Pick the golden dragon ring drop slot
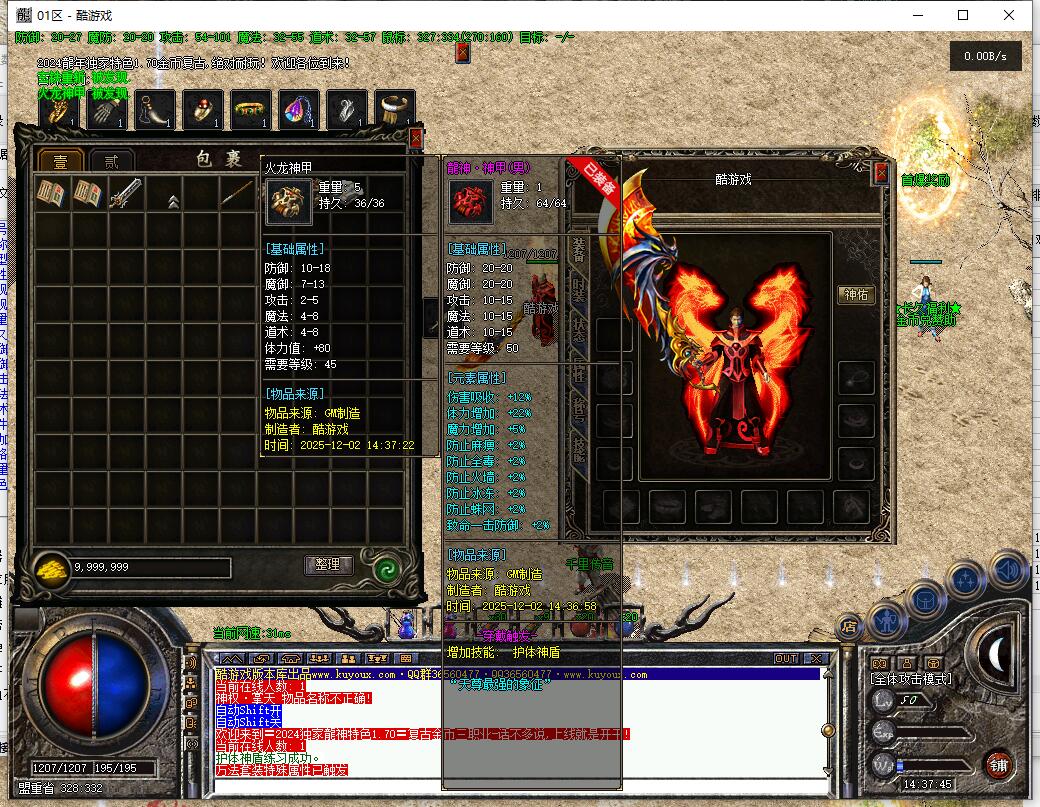 tap(59, 110)
